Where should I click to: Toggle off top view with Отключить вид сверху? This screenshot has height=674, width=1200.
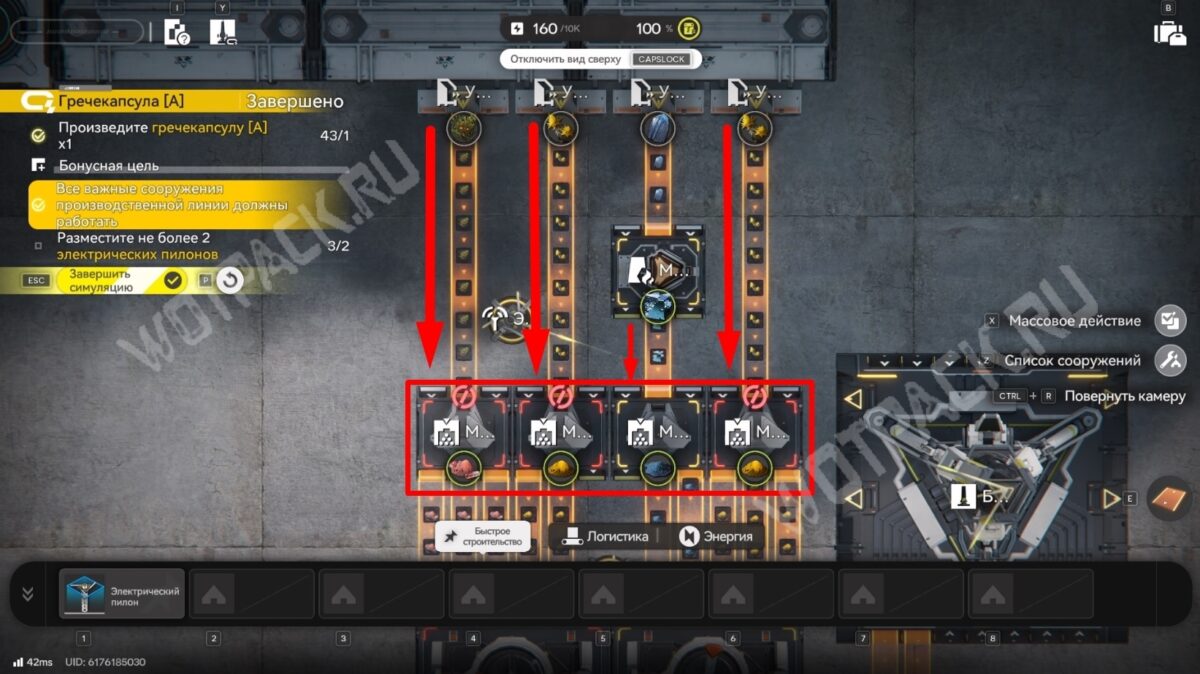(x=597, y=59)
